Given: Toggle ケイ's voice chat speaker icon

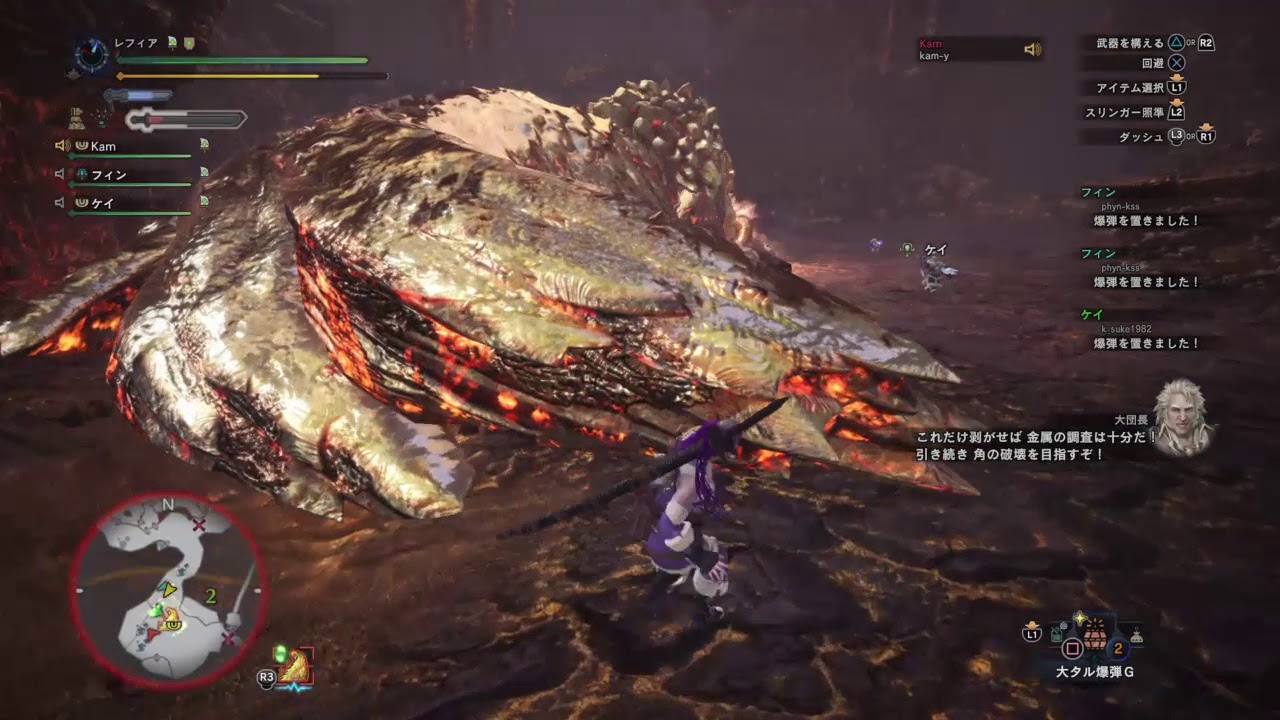Looking at the screenshot, I should tap(60, 201).
